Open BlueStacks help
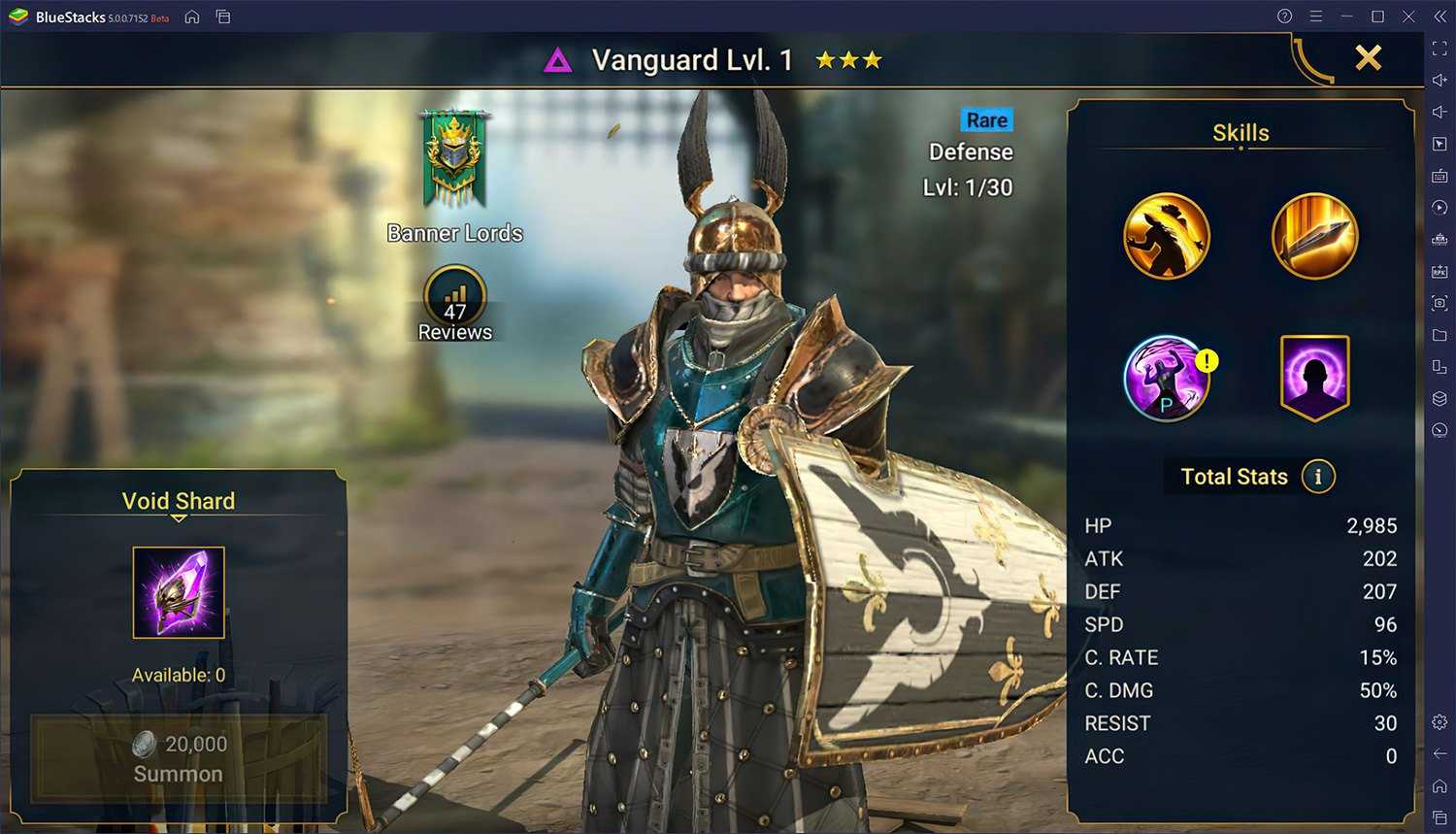 pyautogui.click(x=1284, y=17)
